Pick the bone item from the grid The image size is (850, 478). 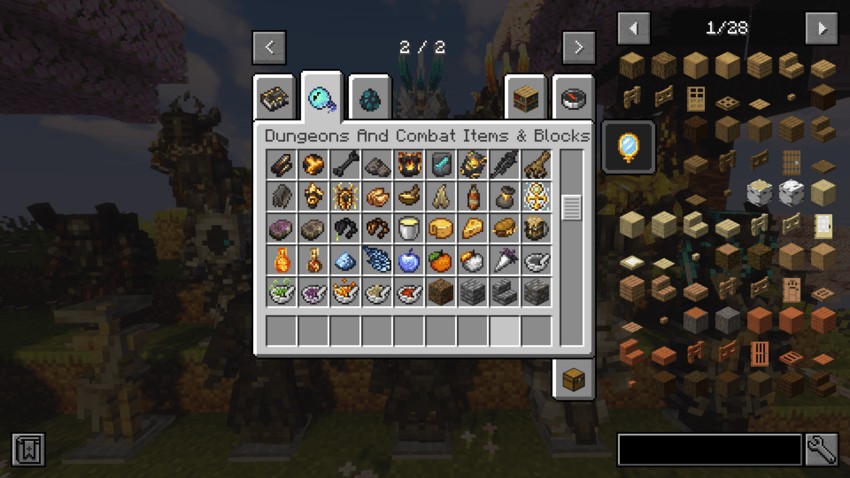coord(345,165)
